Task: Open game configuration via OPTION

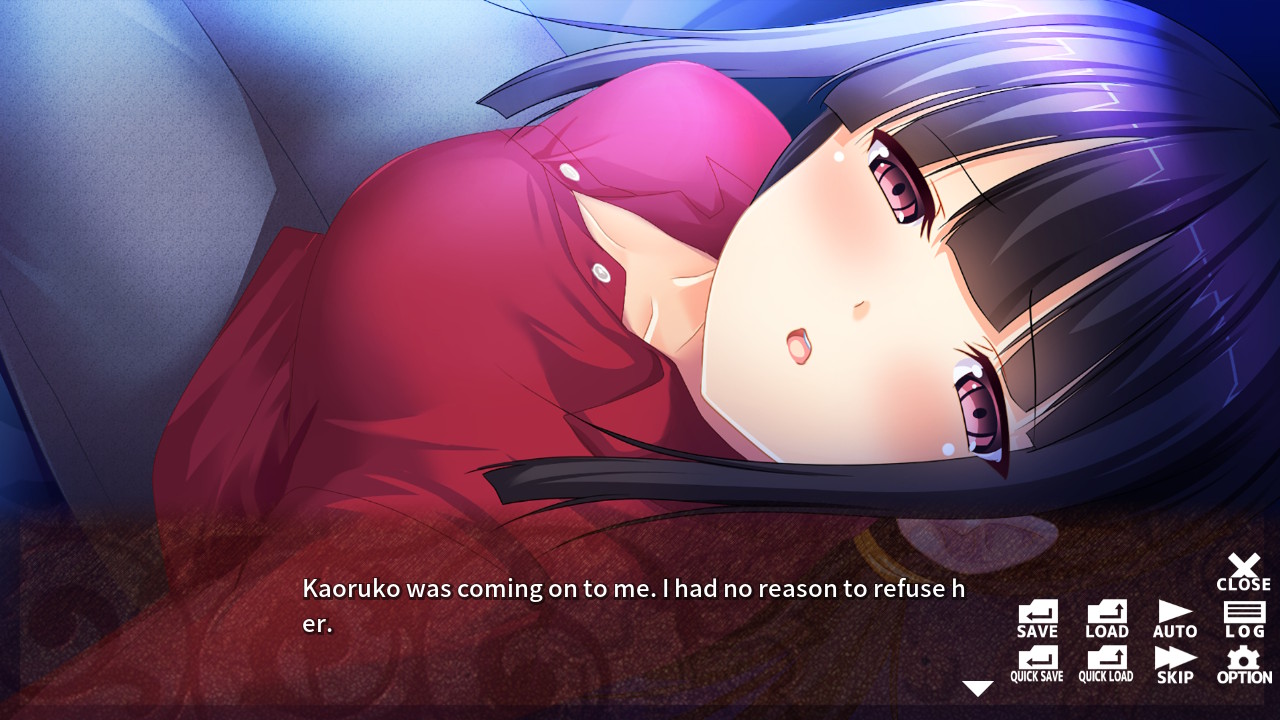Action: 1243,664
